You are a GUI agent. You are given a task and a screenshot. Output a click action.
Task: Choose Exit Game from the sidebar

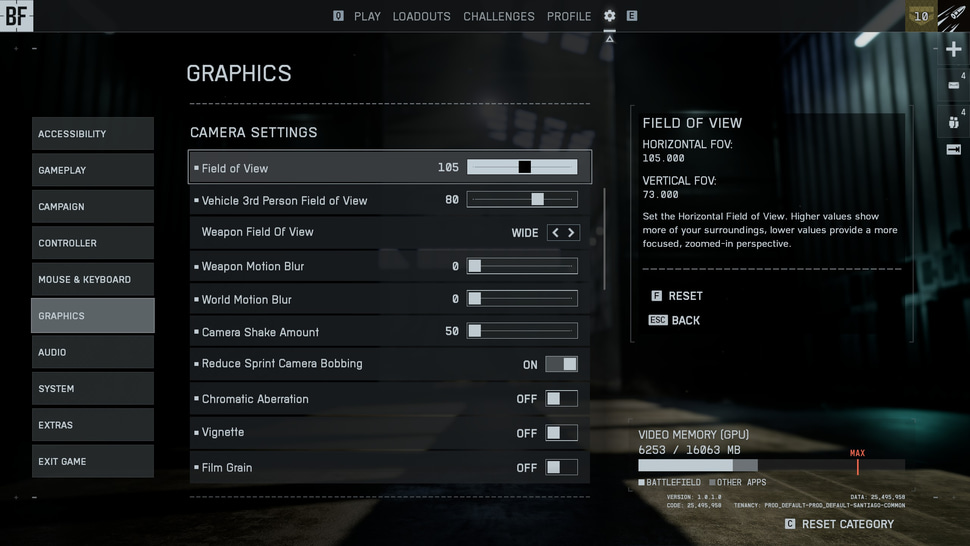click(92, 462)
